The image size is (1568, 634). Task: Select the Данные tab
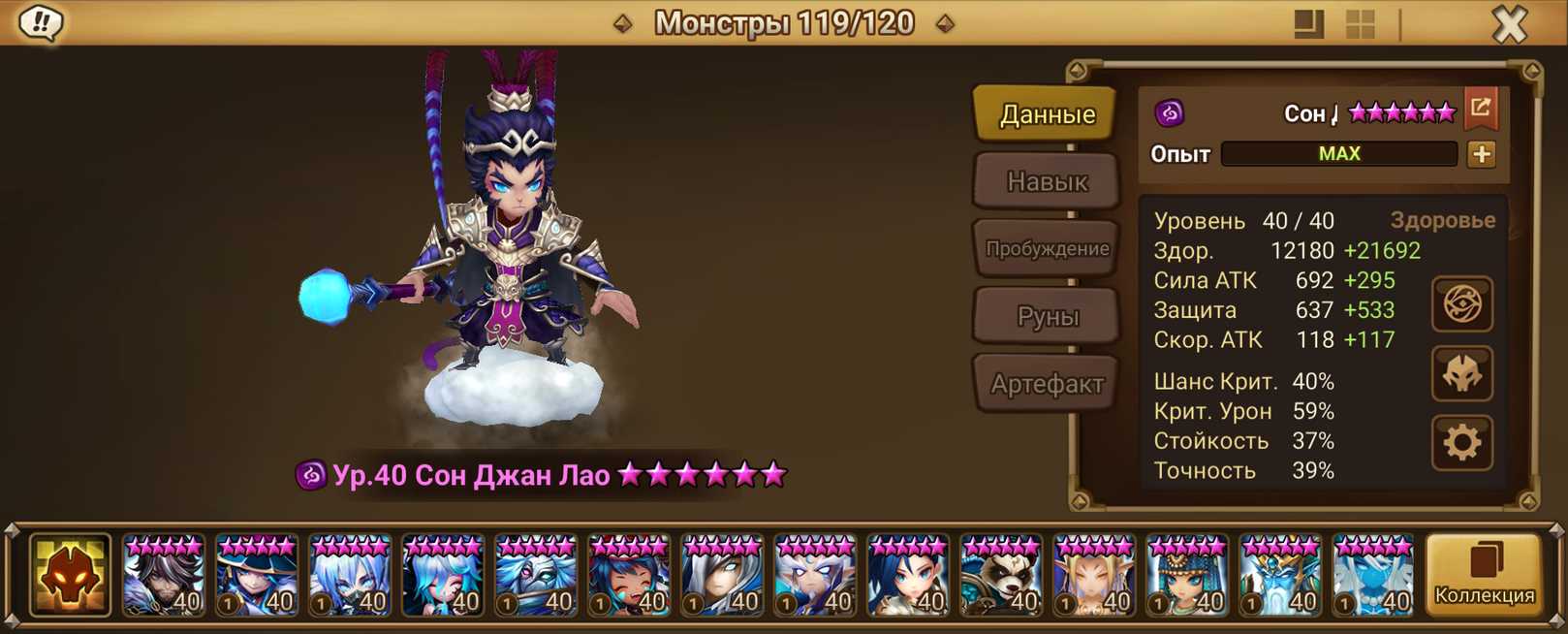coord(1047,114)
